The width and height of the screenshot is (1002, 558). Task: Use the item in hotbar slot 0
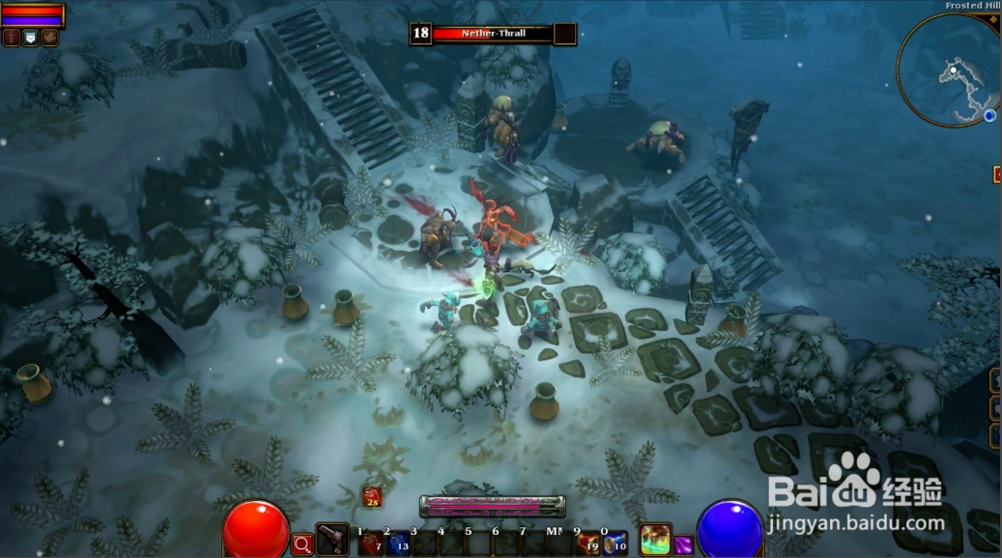615,543
